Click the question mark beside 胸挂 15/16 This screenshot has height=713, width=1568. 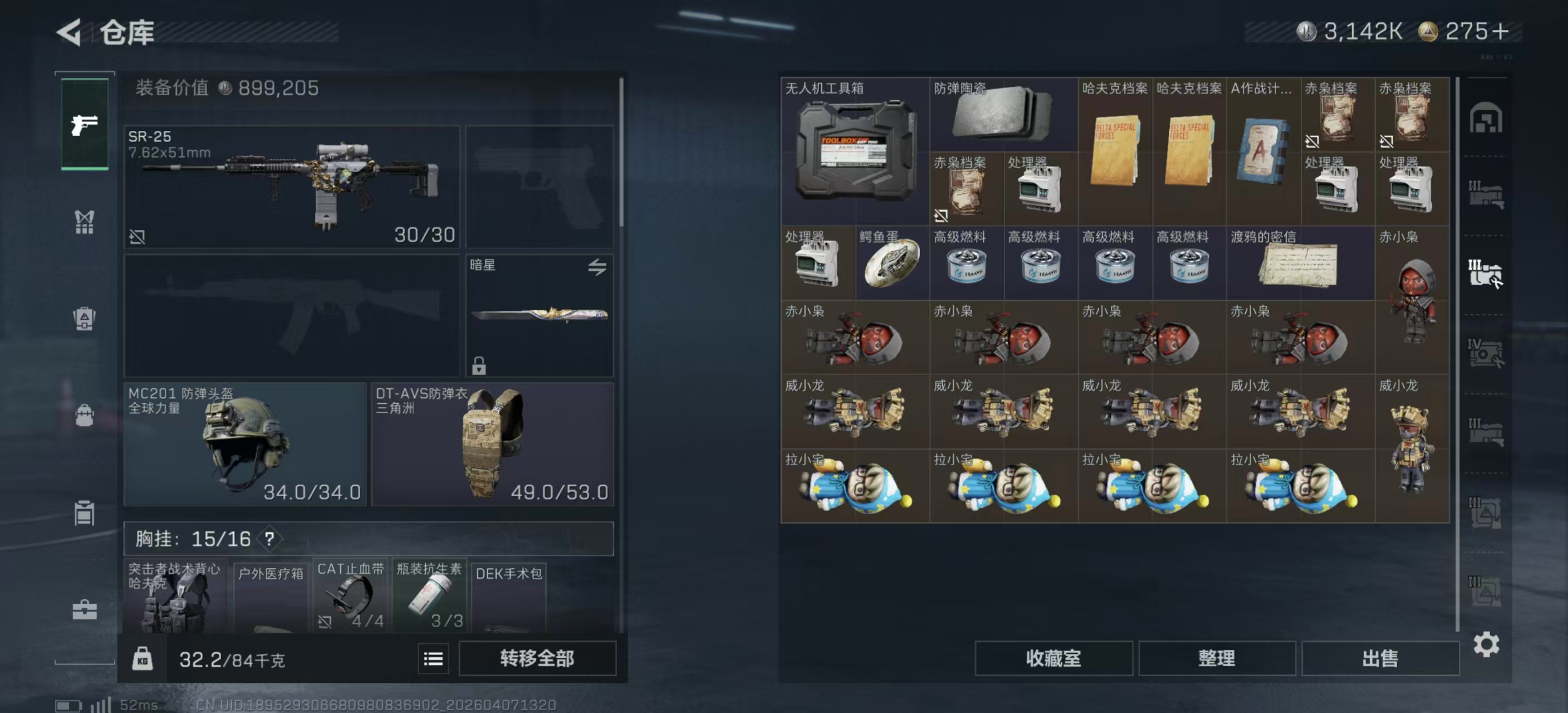[269, 539]
